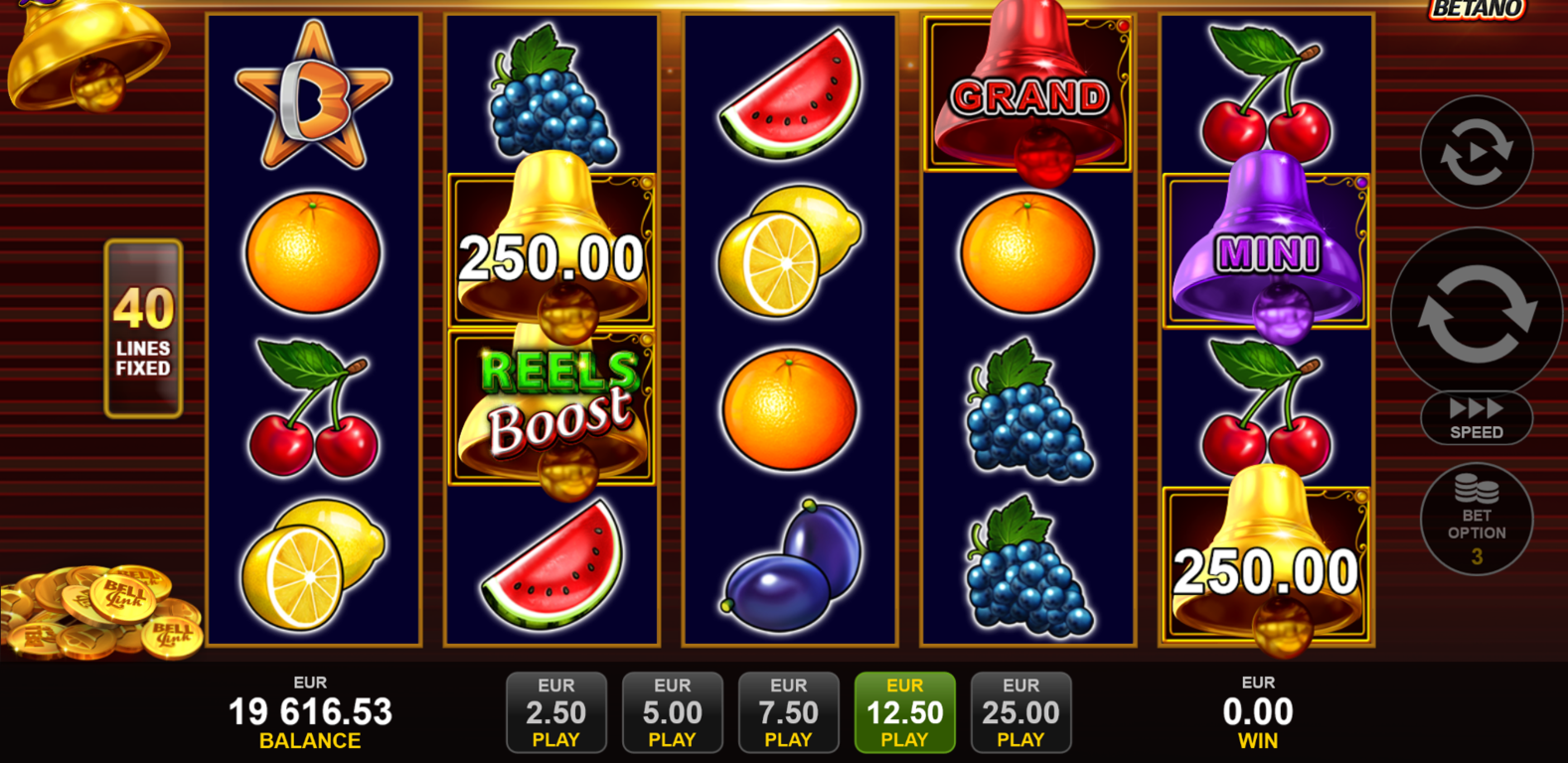Image resolution: width=1568 pixels, height=763 pixels.
Task: Click the purple MINI bell symbol
Action: 1266,250
